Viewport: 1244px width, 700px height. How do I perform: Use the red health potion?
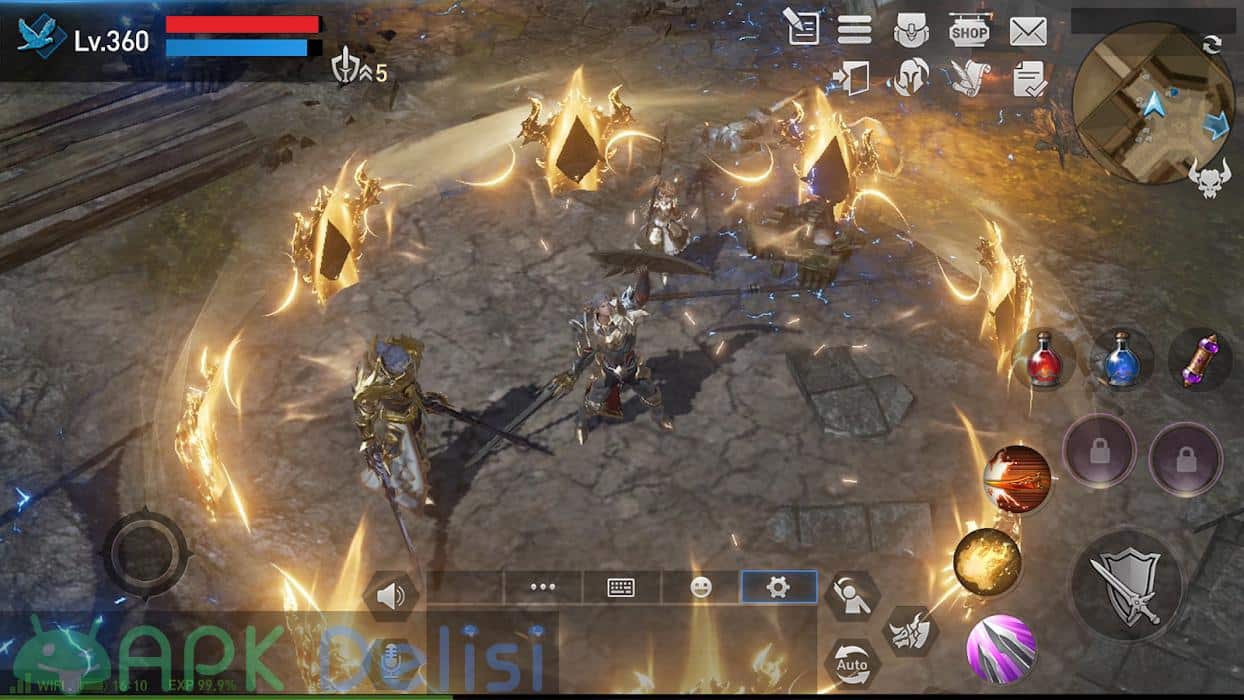click(x=1043, y=359)
